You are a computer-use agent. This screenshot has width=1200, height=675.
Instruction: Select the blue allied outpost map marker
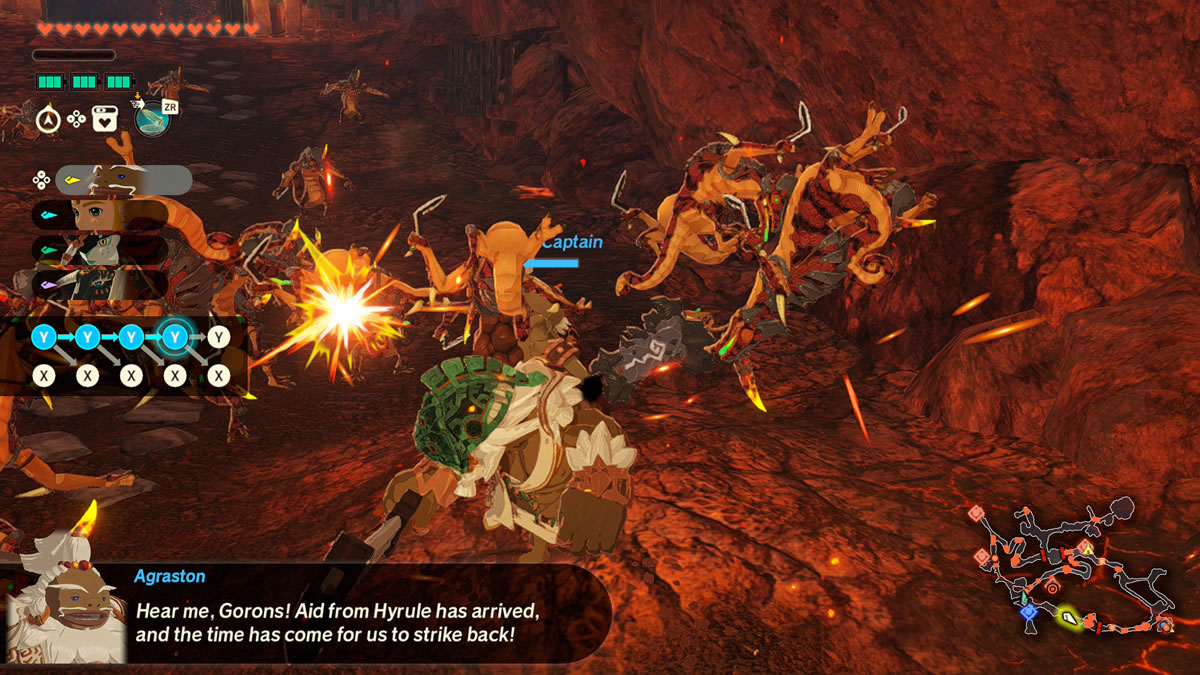point(1027,611)
